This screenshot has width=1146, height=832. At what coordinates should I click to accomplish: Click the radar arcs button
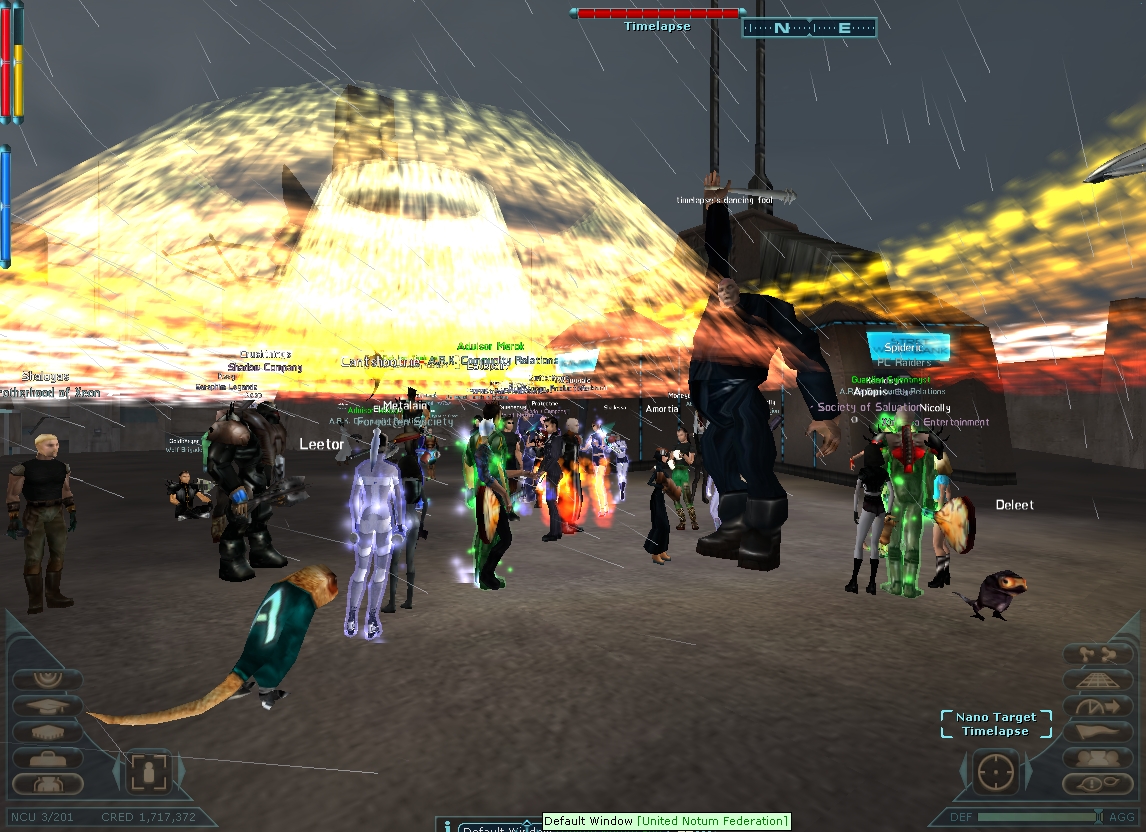point(48,679)
